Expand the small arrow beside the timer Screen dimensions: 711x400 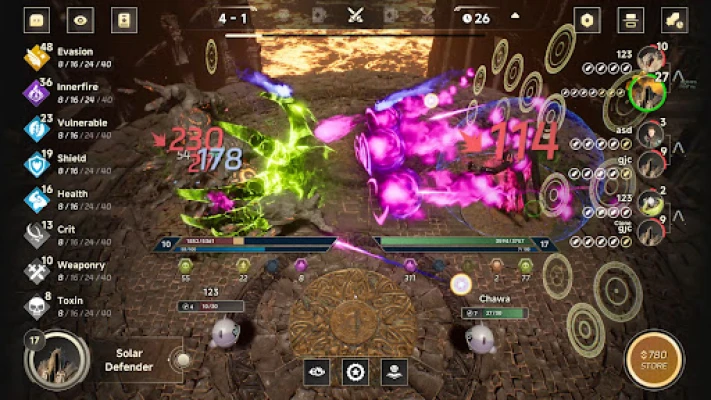pyautogui.click(x=515, y=17)
